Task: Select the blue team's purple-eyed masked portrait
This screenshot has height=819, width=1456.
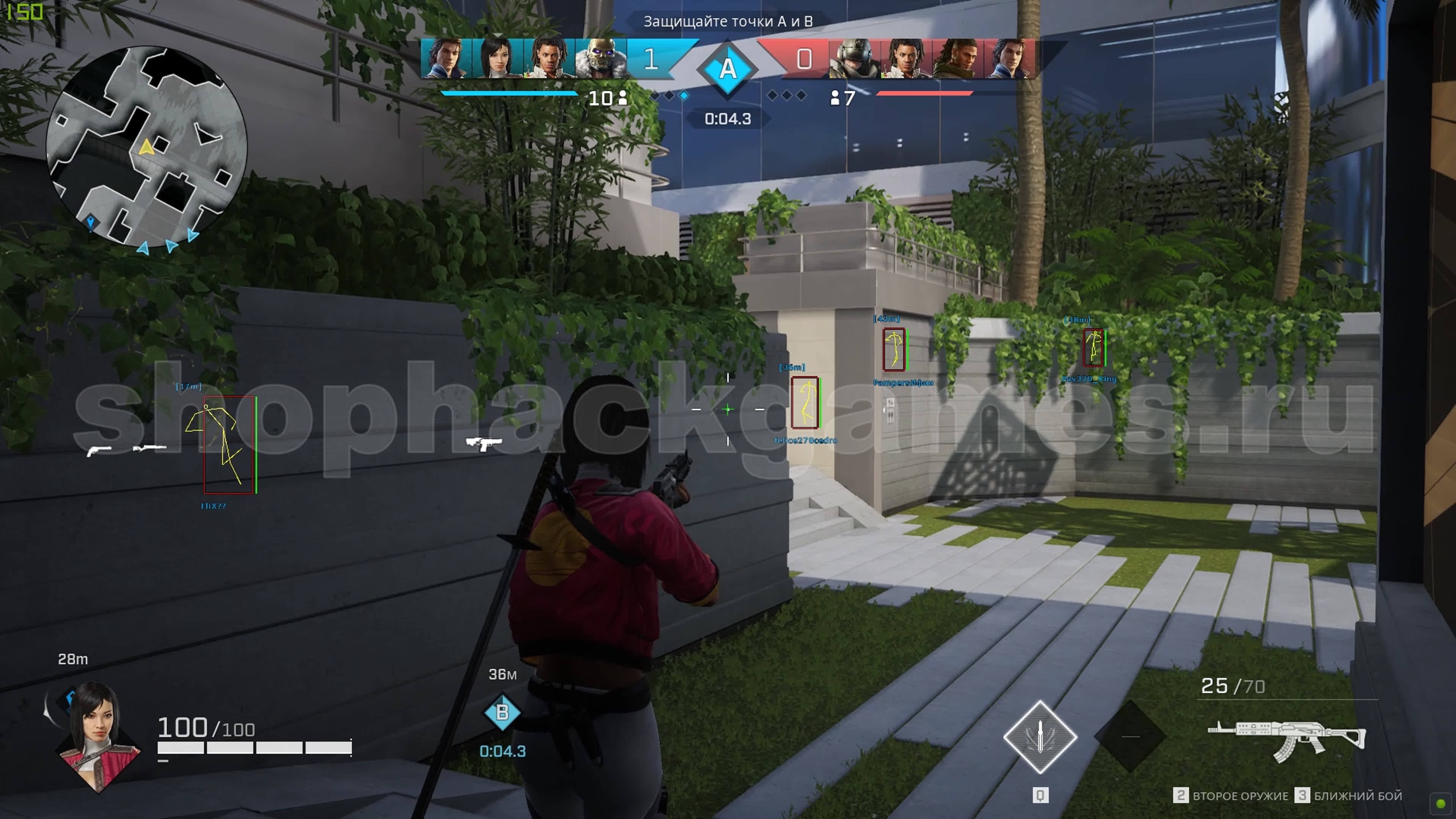Action: pyautogui.click(x=600, y=58)
